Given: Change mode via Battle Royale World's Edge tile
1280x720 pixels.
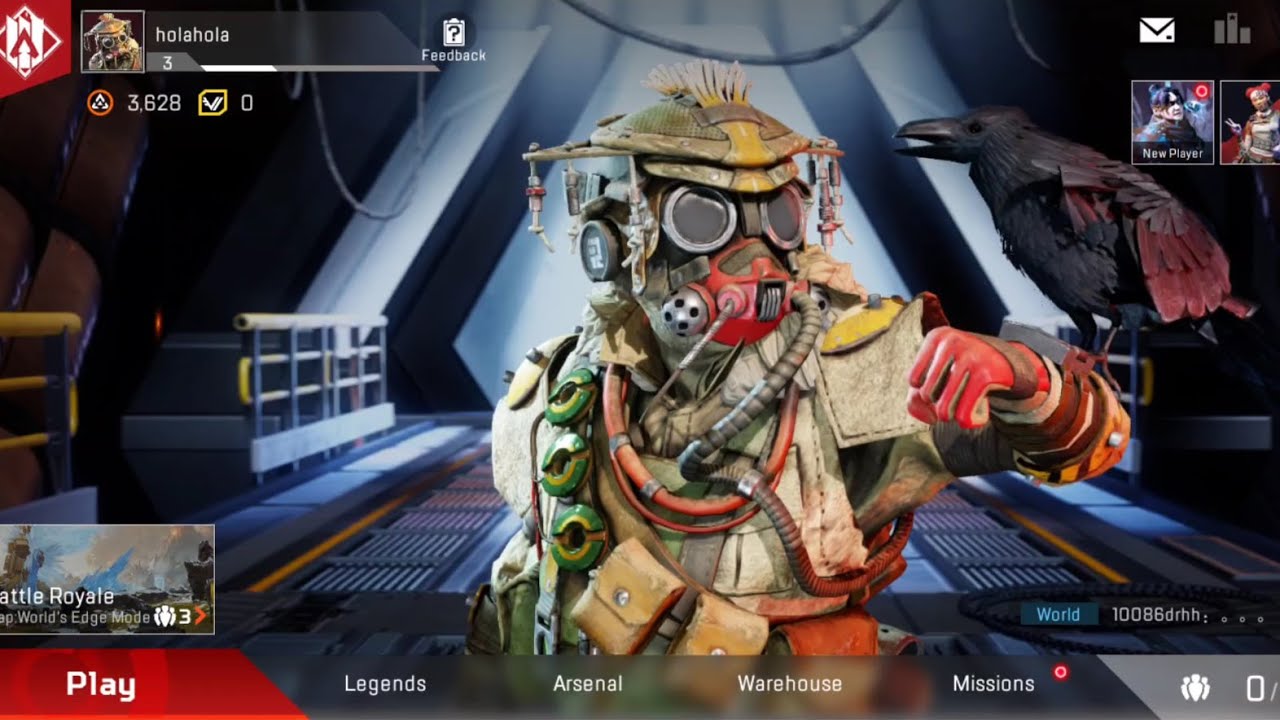Looking at the screenshot, I should pyautogui.click(x=106, y=579).
